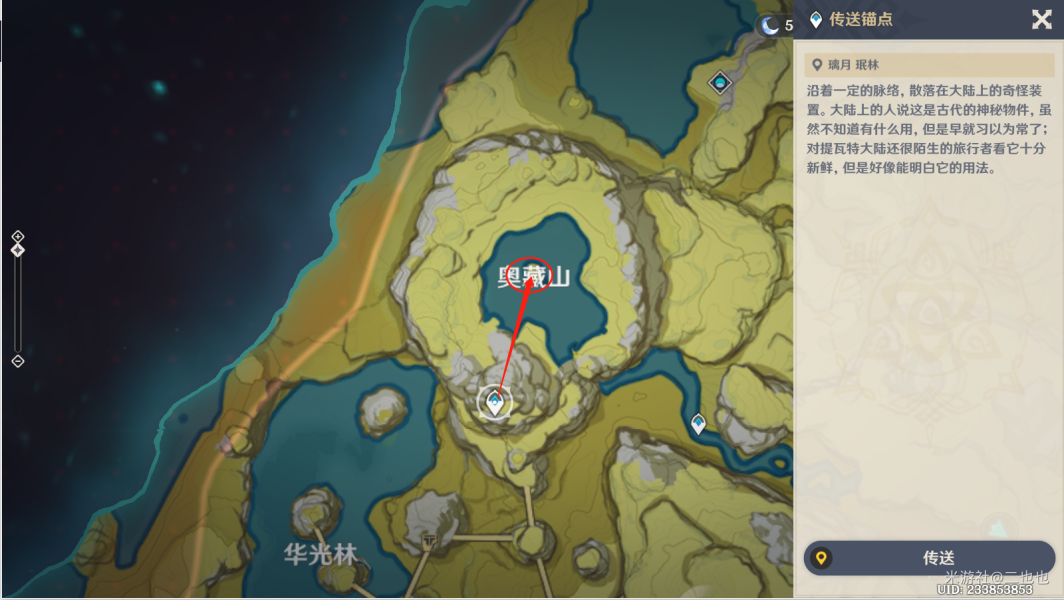Image resolution: width=1064 pixels, height=600 pixels.
Task: Zoom out with the minus map button
Action: (x=17, y=361)
